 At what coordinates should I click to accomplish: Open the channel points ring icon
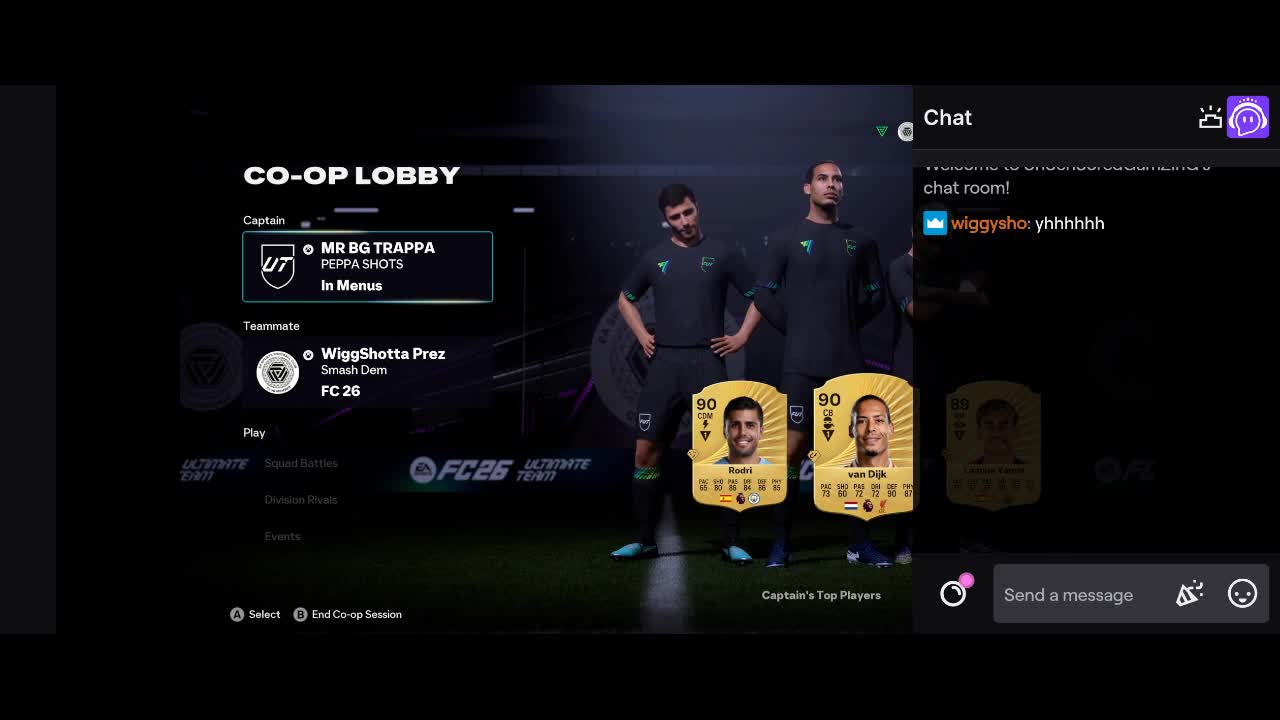(954, 594)
